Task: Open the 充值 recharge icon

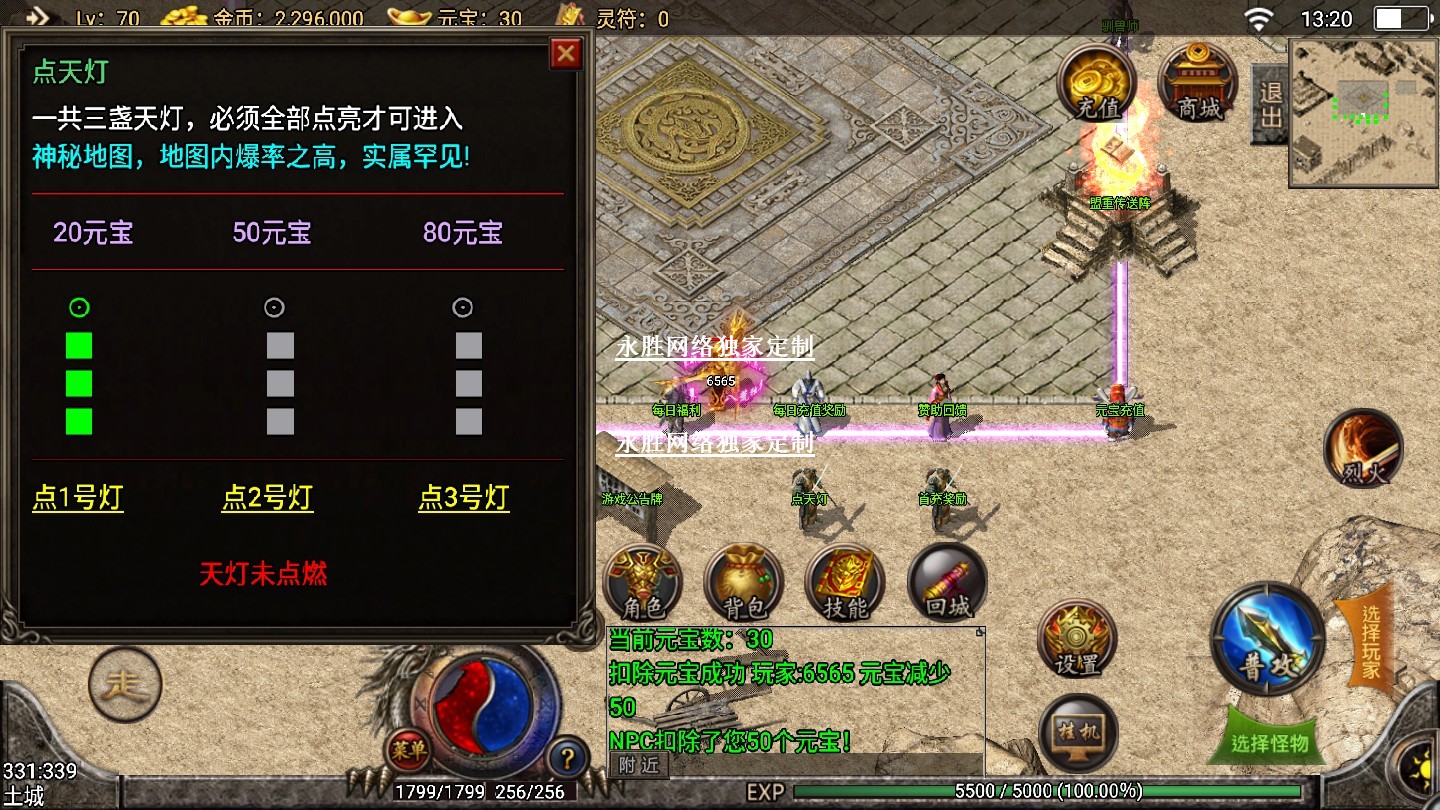Action: point(1097,83)
